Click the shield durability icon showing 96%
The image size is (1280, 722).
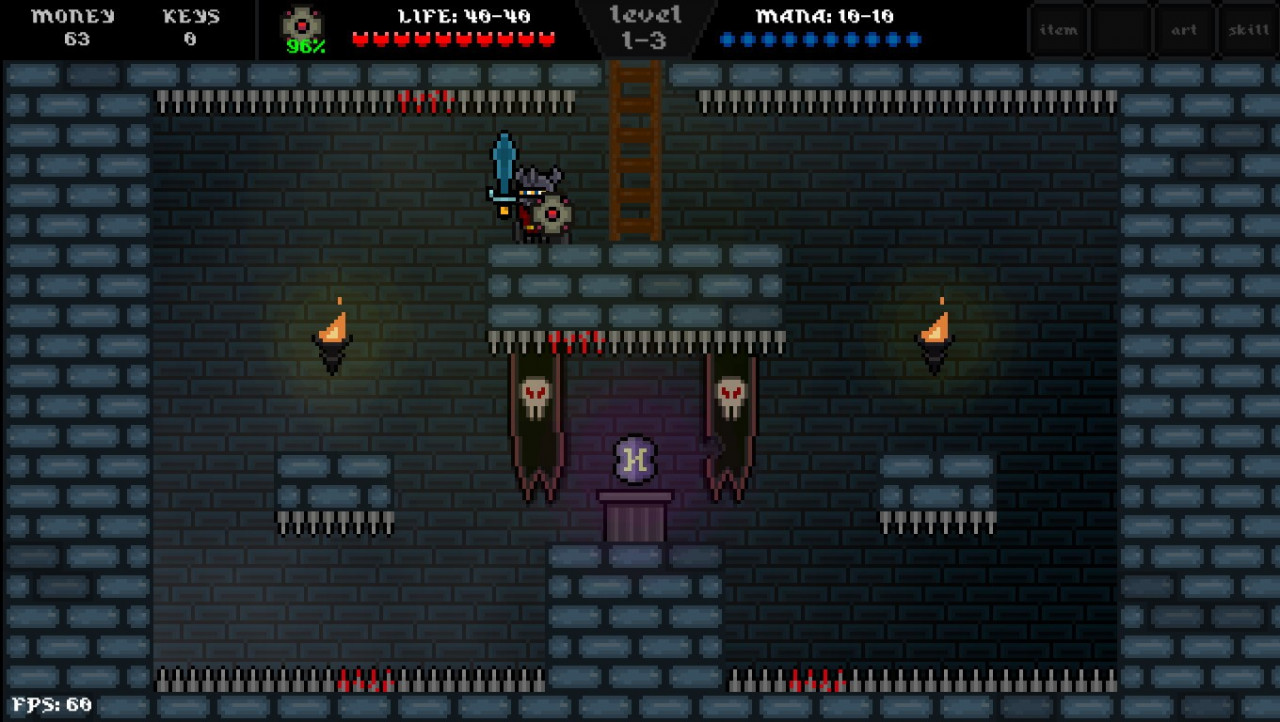(x=302, y=24)
